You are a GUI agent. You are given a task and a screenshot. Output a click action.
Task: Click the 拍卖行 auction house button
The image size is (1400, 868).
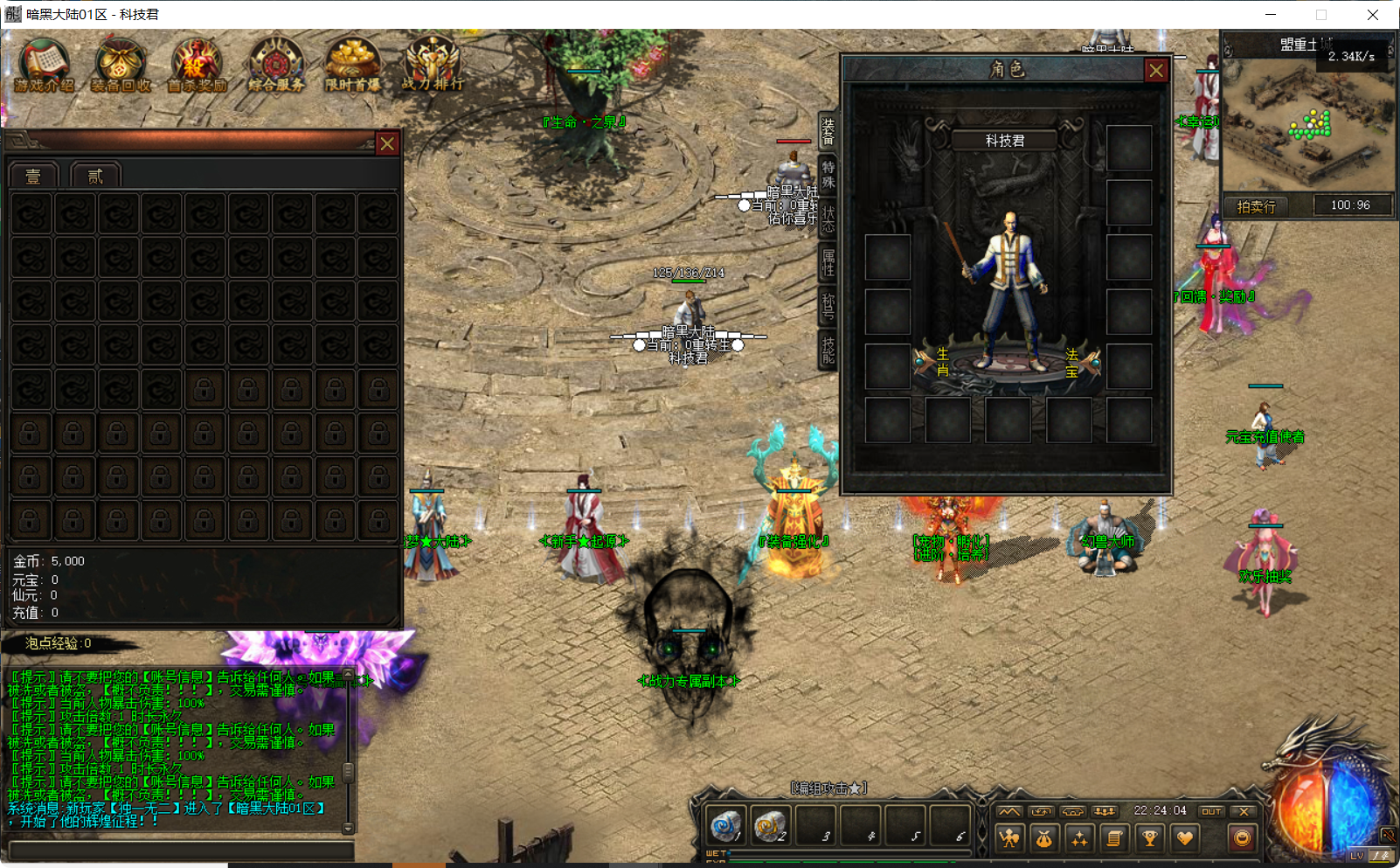[x=1256, y=205]
